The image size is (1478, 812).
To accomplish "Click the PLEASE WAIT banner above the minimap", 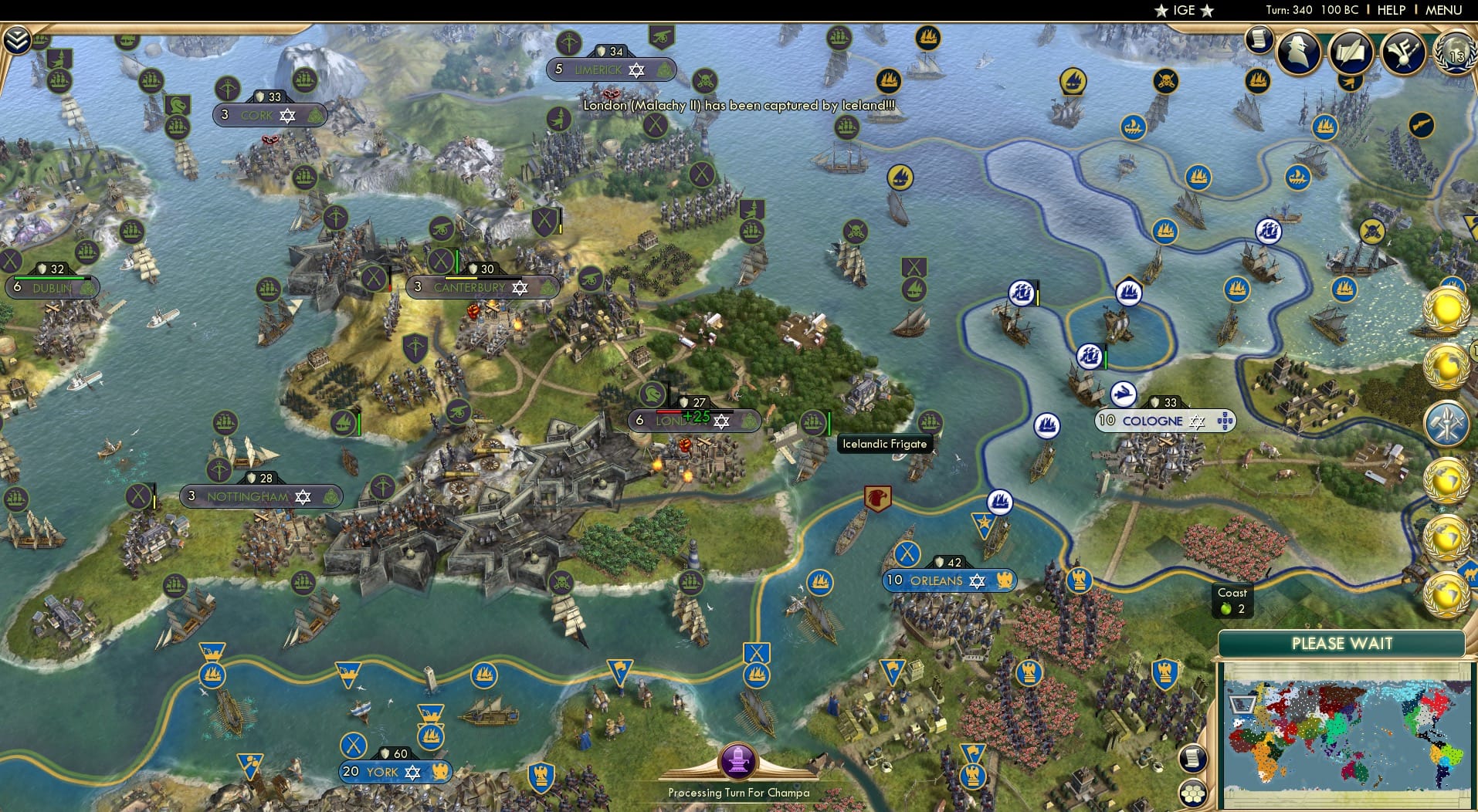I will [1344, 643].
